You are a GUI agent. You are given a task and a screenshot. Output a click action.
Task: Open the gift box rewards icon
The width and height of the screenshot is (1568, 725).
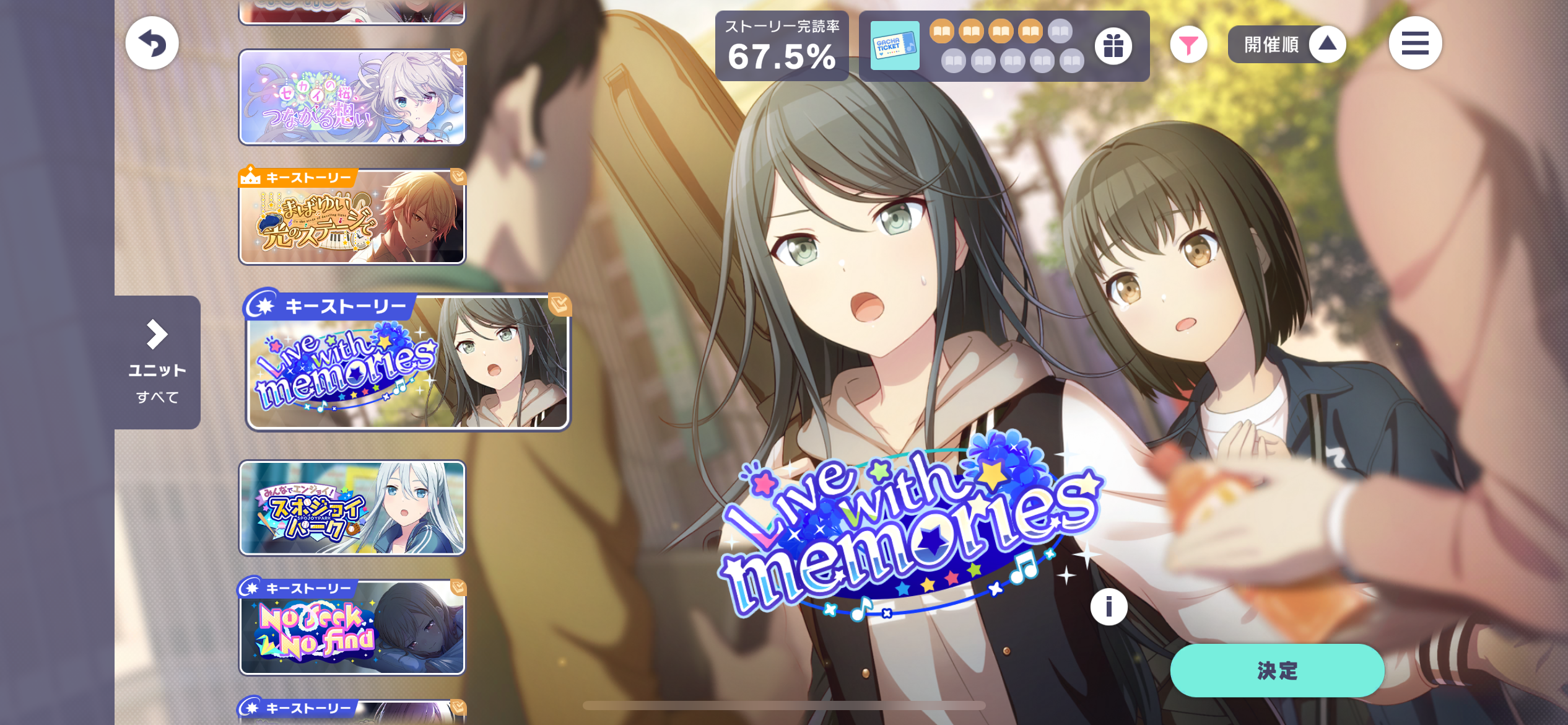(x=1113, y=45)
